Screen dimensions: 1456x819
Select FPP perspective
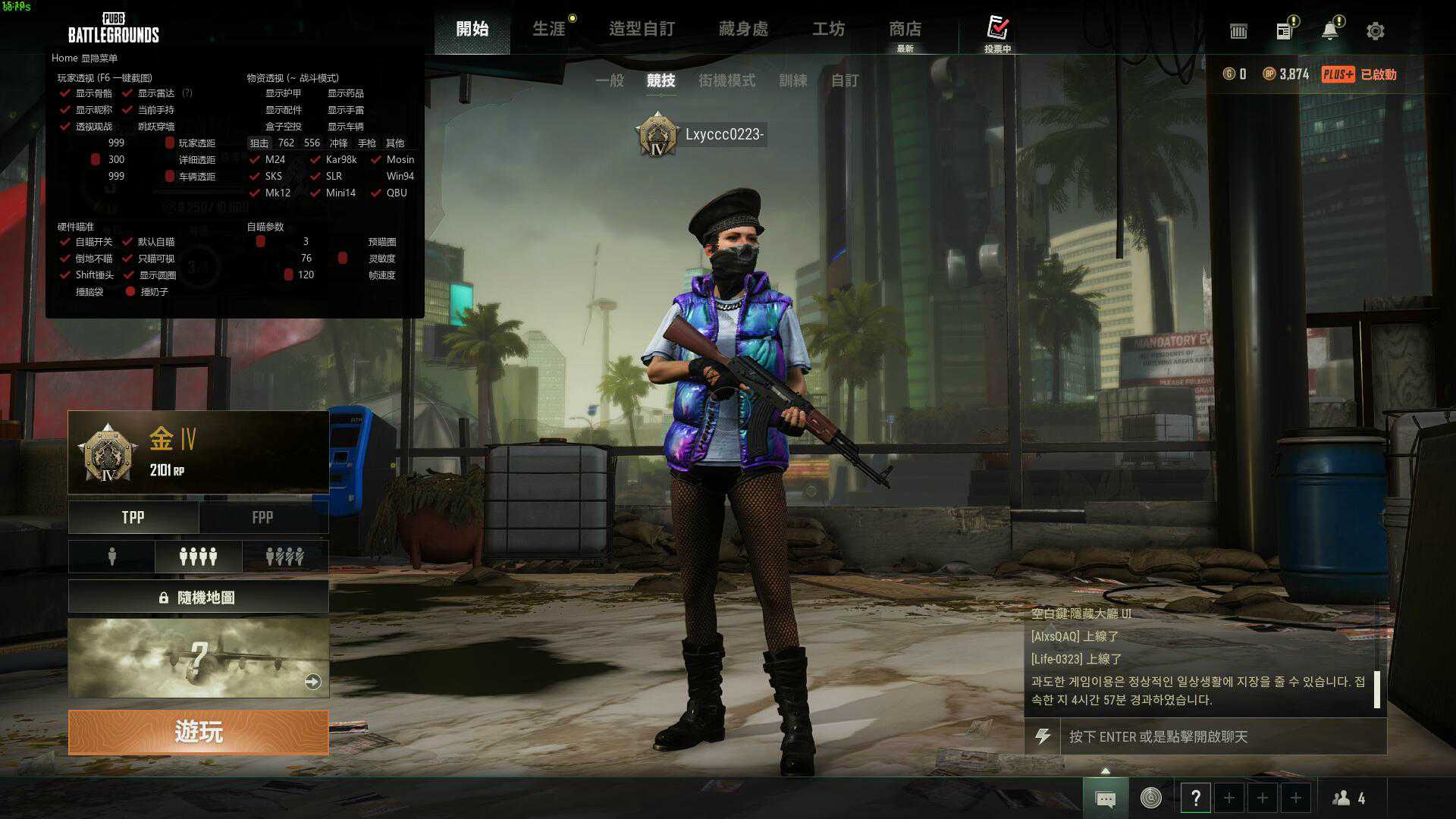(x=262, y=517)
